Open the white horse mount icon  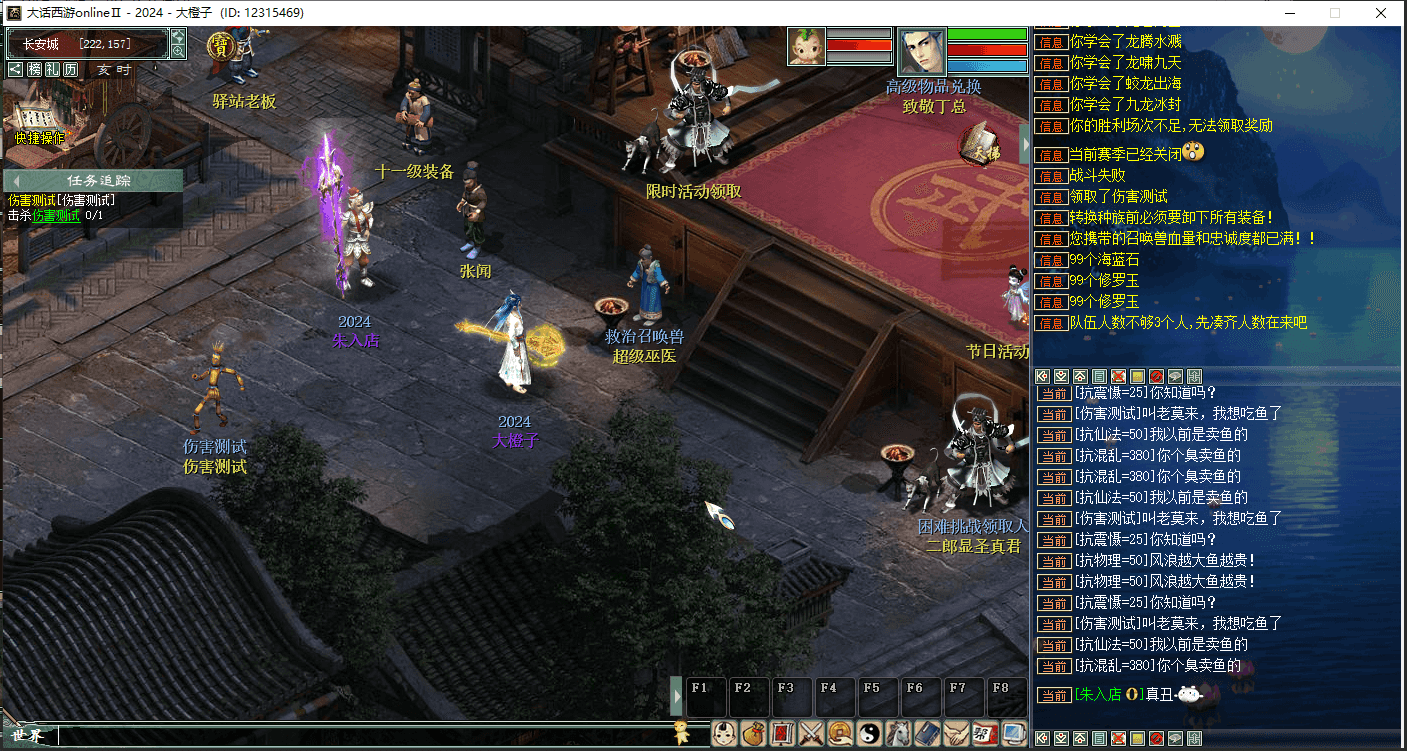point(898,733)
